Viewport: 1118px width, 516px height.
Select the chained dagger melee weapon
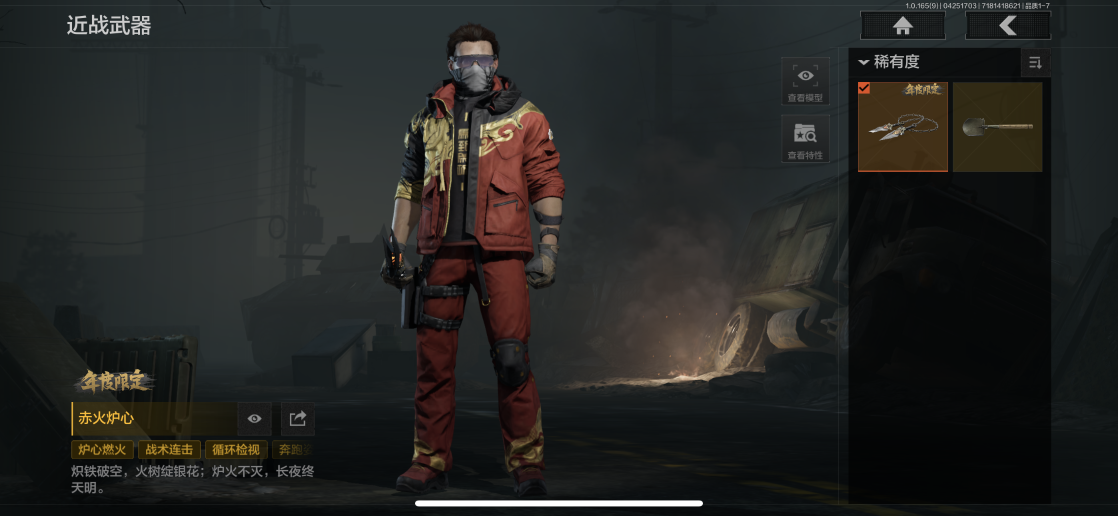(903, 127)
